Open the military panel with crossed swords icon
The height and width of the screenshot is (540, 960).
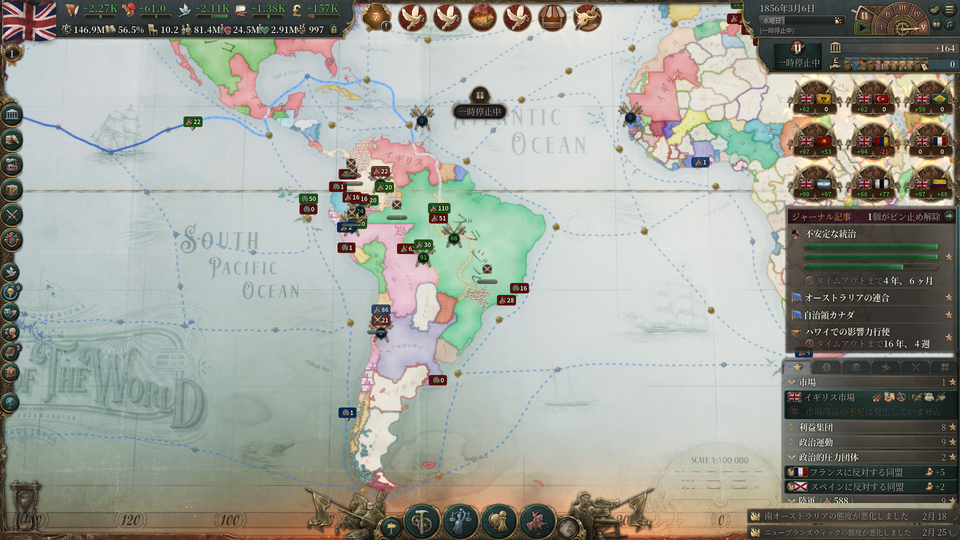(x=13, y=214)
